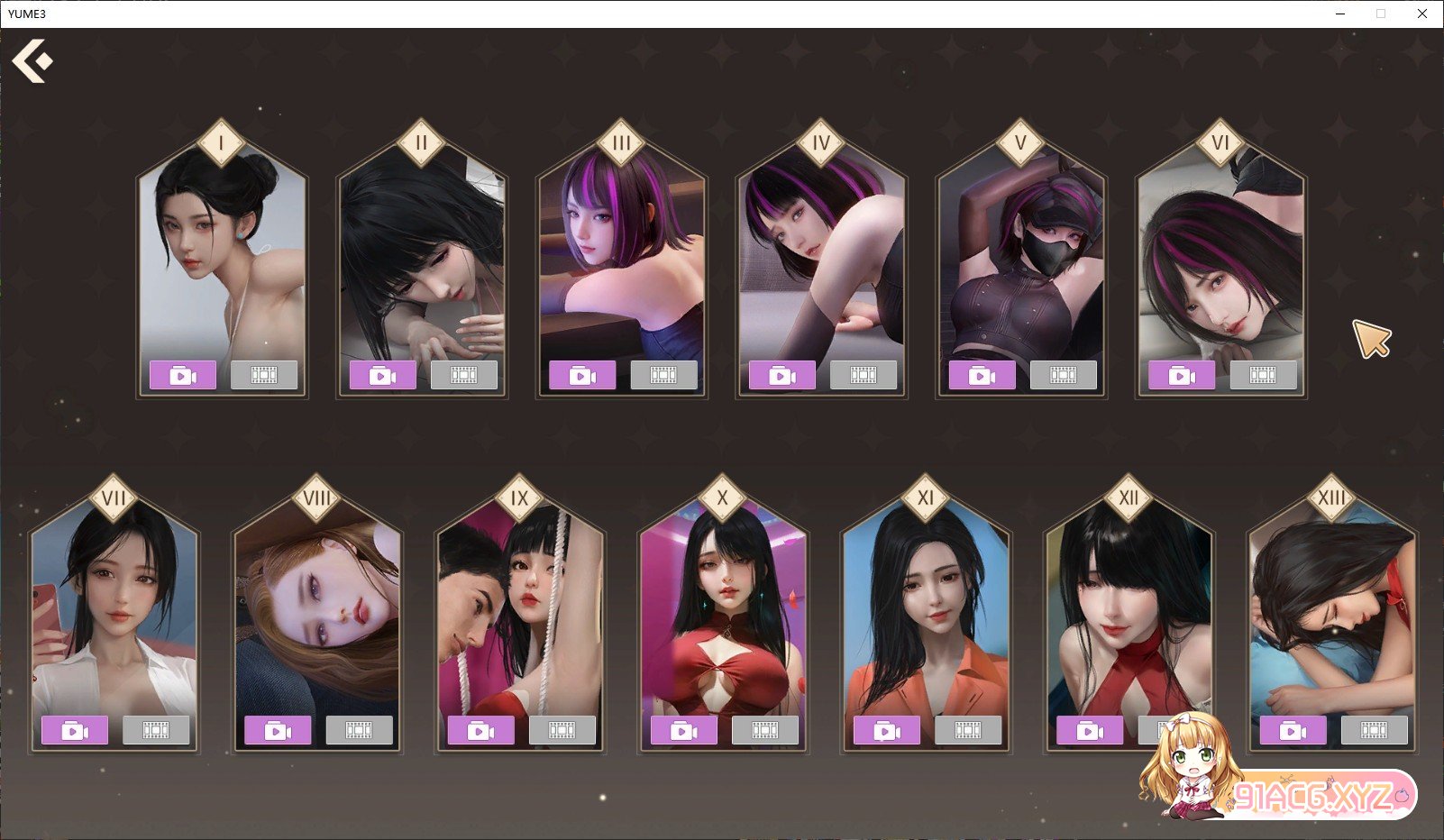This screenshot has width=1444, height=840.
Task: Select the card numbered I
Action: pyautogui.click(x=222, y=261)
